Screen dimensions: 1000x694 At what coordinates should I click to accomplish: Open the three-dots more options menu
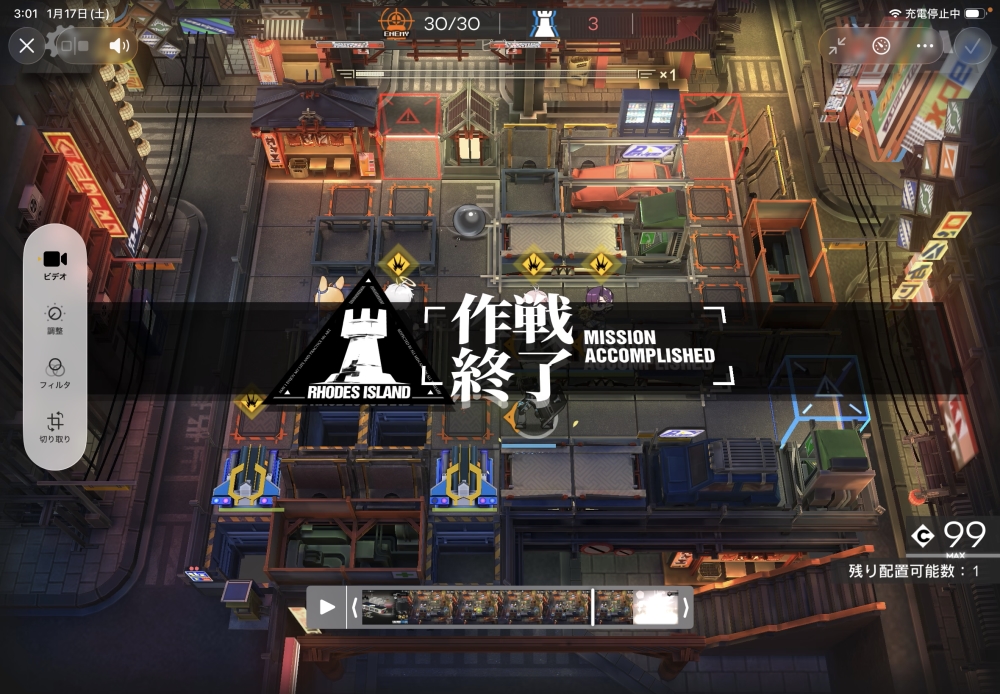click(925, 46)
